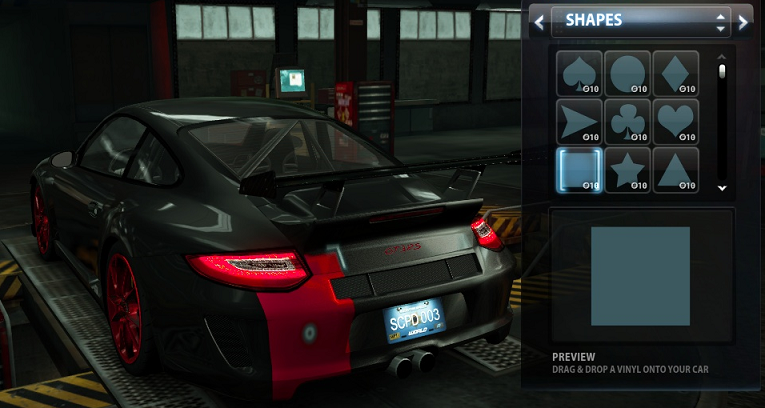The image size is (765, 408).
Task: Go to the previous vinyl category
Action: pos(539,20)
